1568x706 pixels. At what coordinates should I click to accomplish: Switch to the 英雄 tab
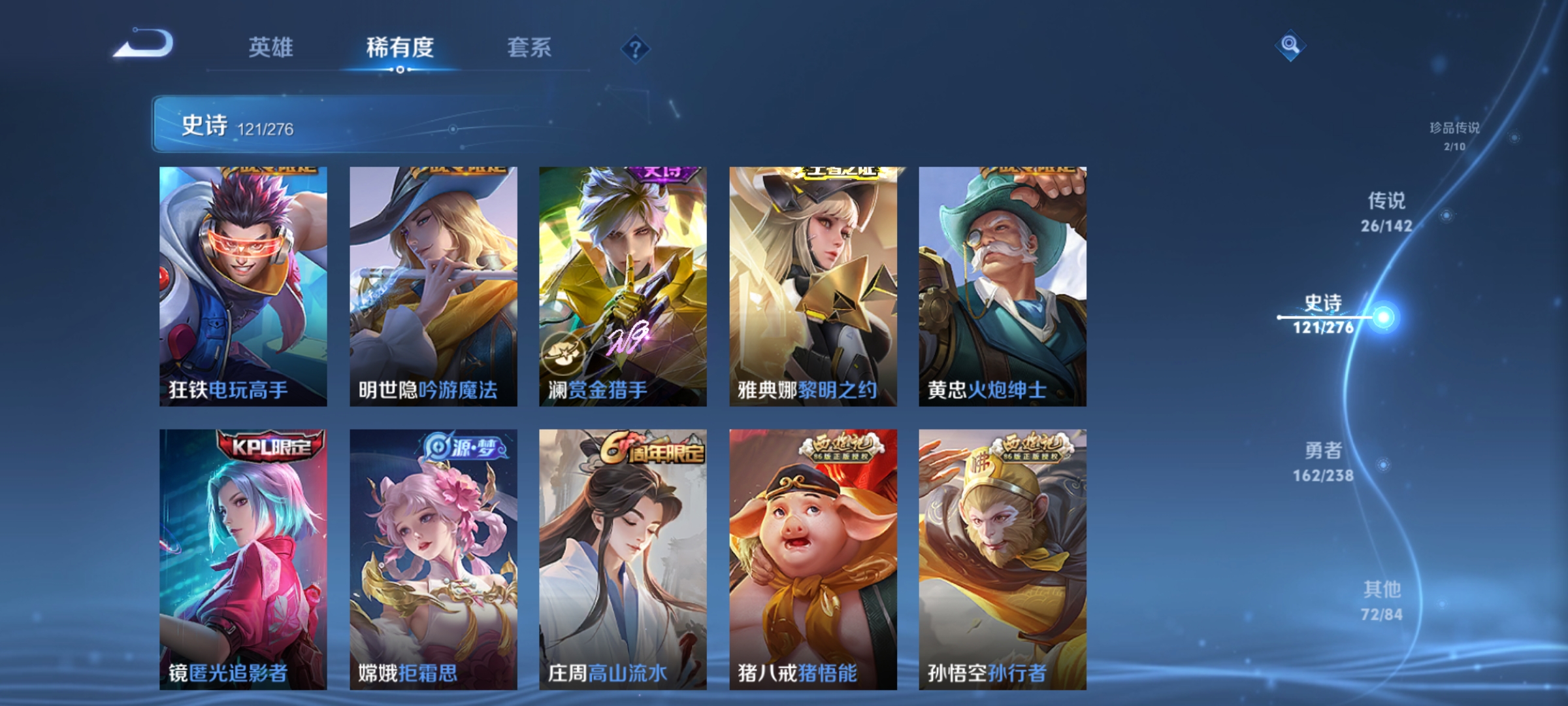pyautogui.click(x=272, y=47)
